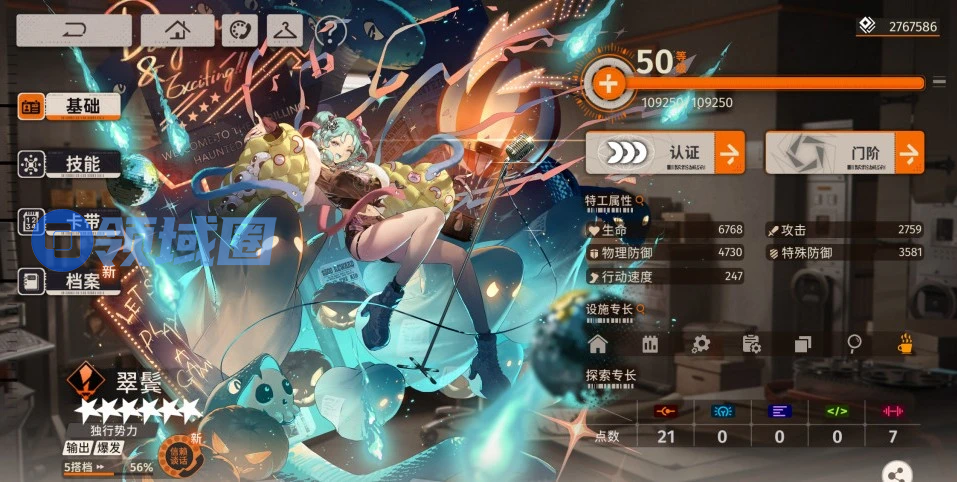Select the coffee cup facility specialty icon
This screenshot has height=482, width=957.
(x=905, y=344)
